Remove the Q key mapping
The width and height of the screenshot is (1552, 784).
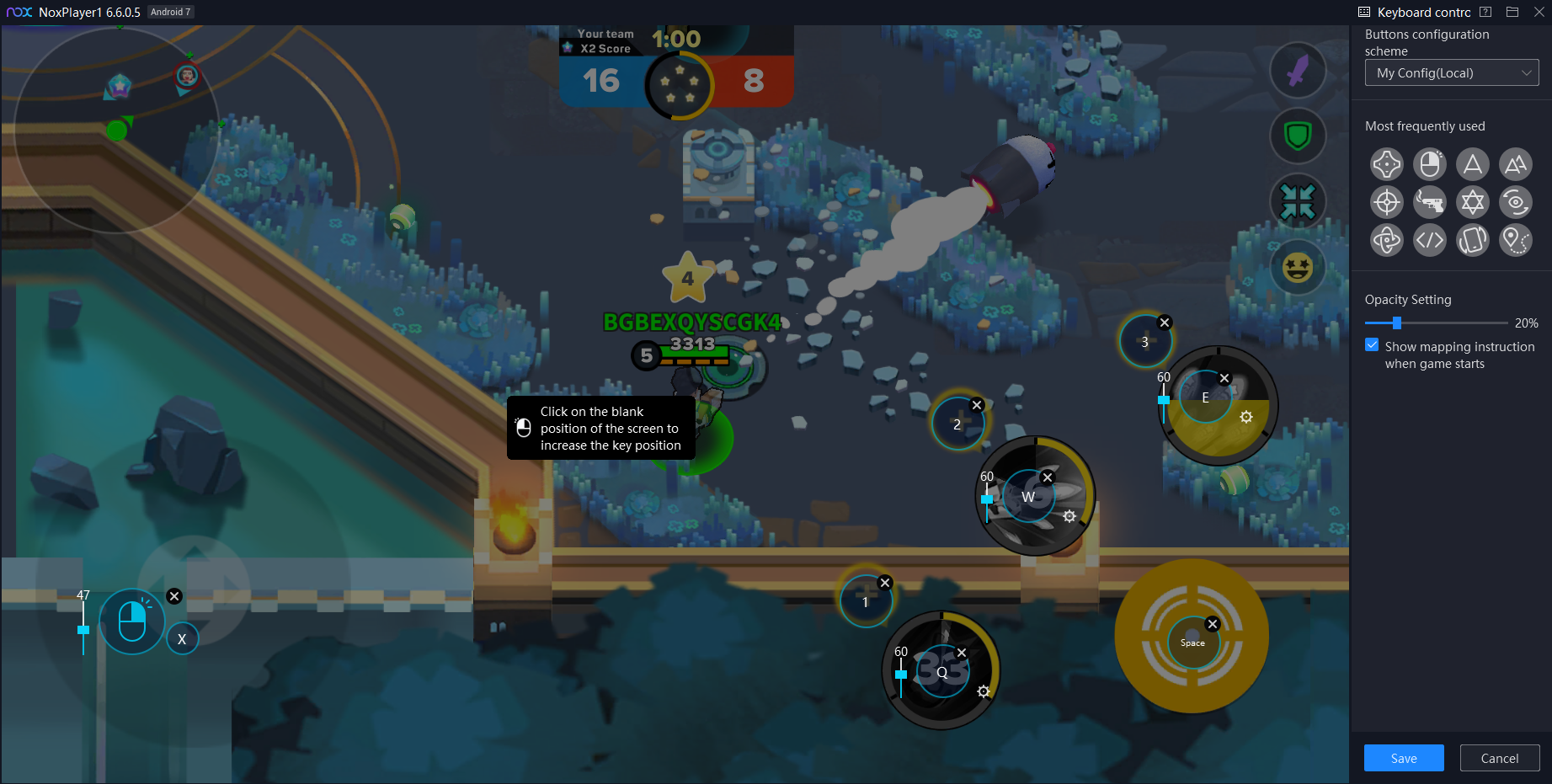(x=962, y=653)
